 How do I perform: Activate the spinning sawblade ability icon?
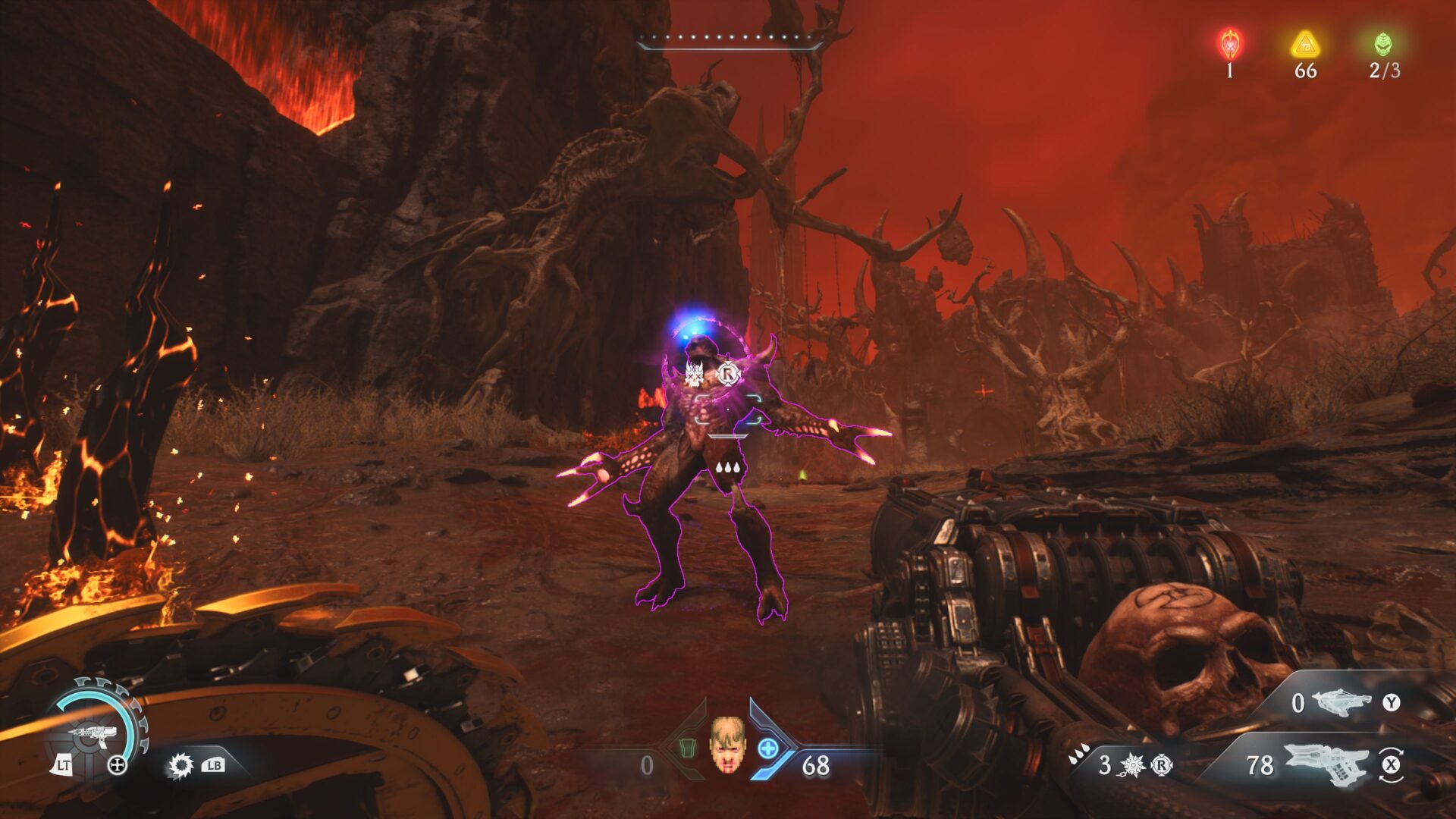(x=180, y=765)
